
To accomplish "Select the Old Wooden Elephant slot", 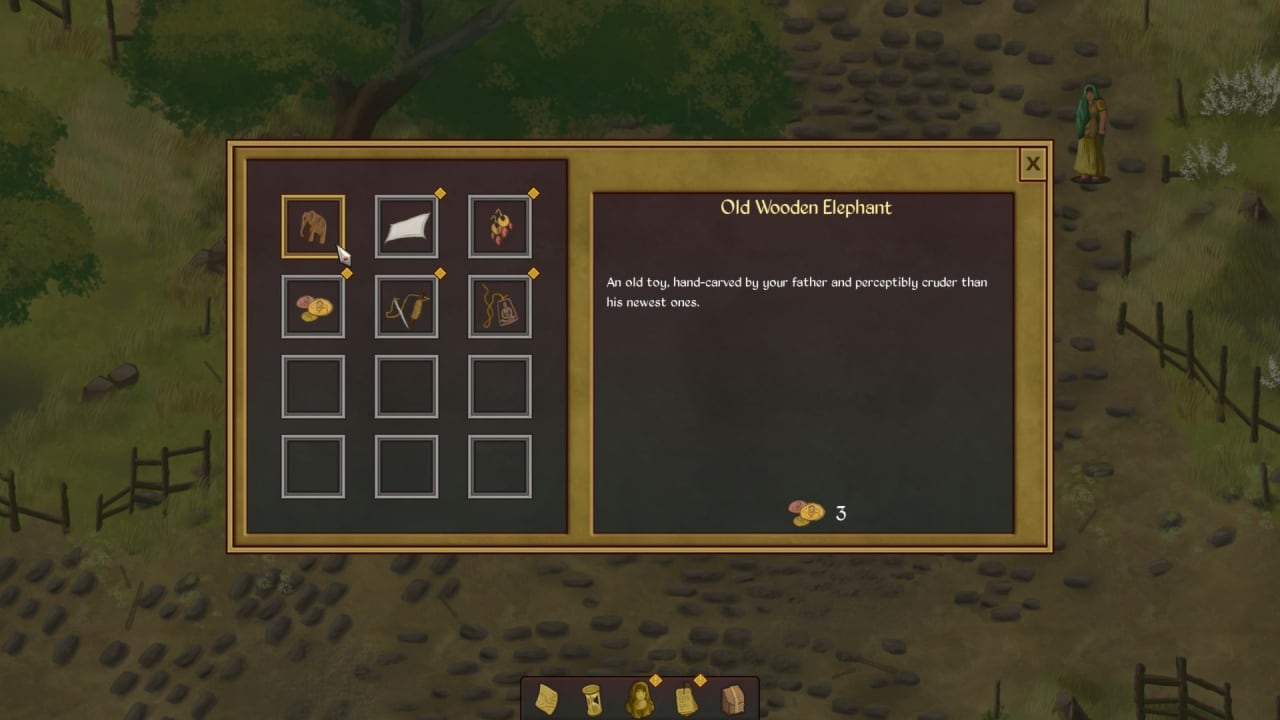I will [x=313, y=227].
